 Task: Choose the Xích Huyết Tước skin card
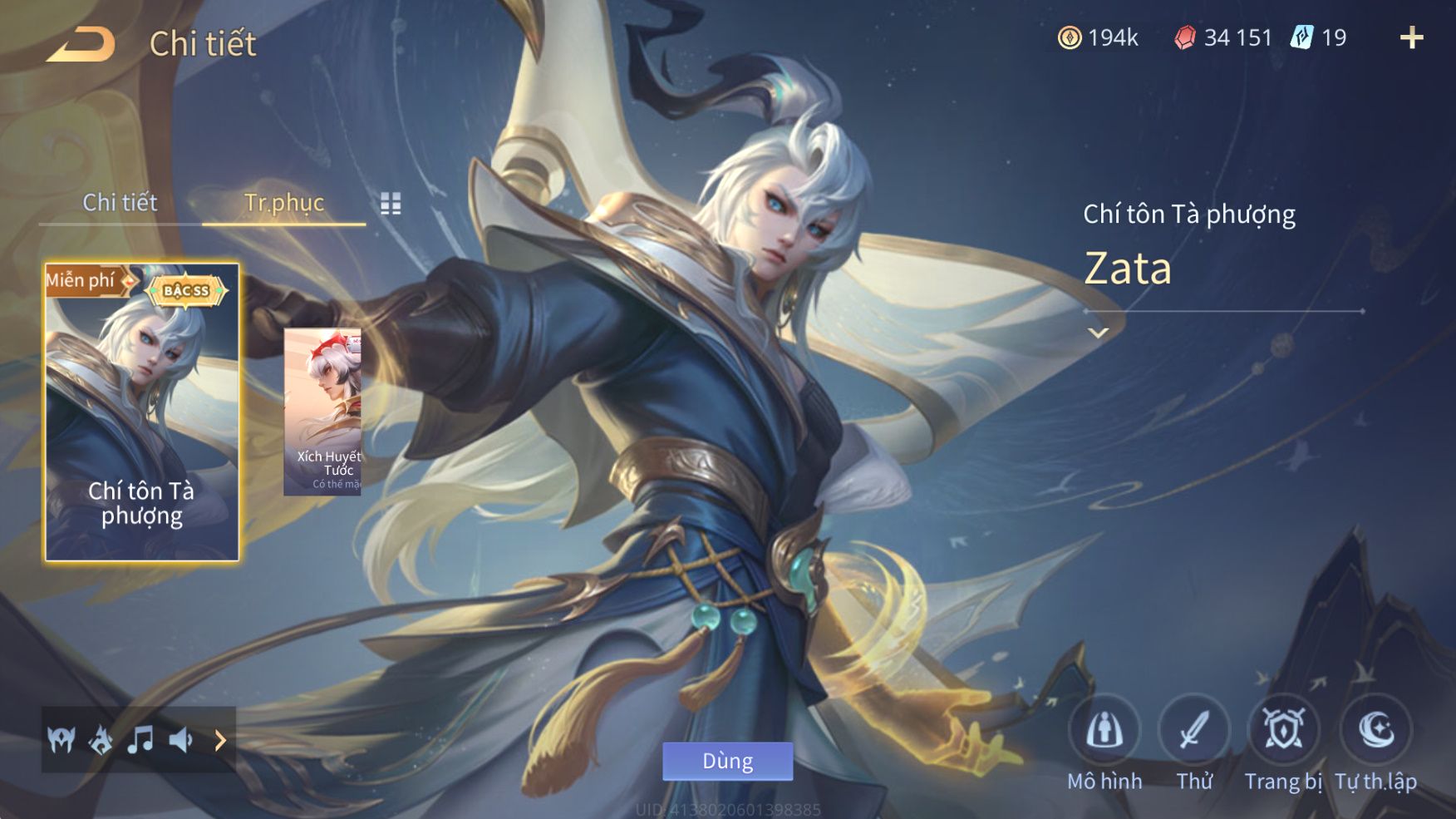click(x=323, y=412)
